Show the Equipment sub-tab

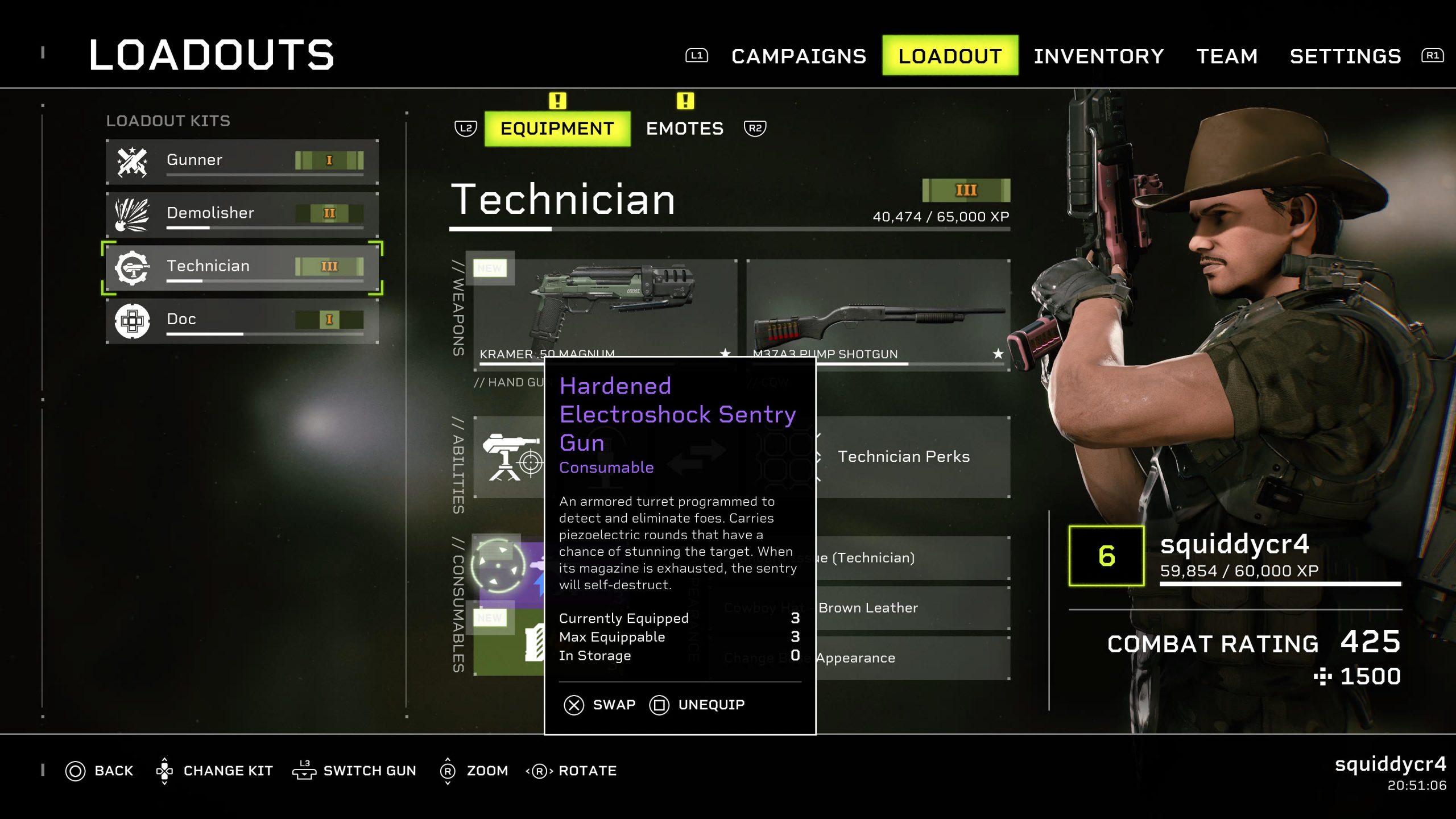(x=557, y=129)
